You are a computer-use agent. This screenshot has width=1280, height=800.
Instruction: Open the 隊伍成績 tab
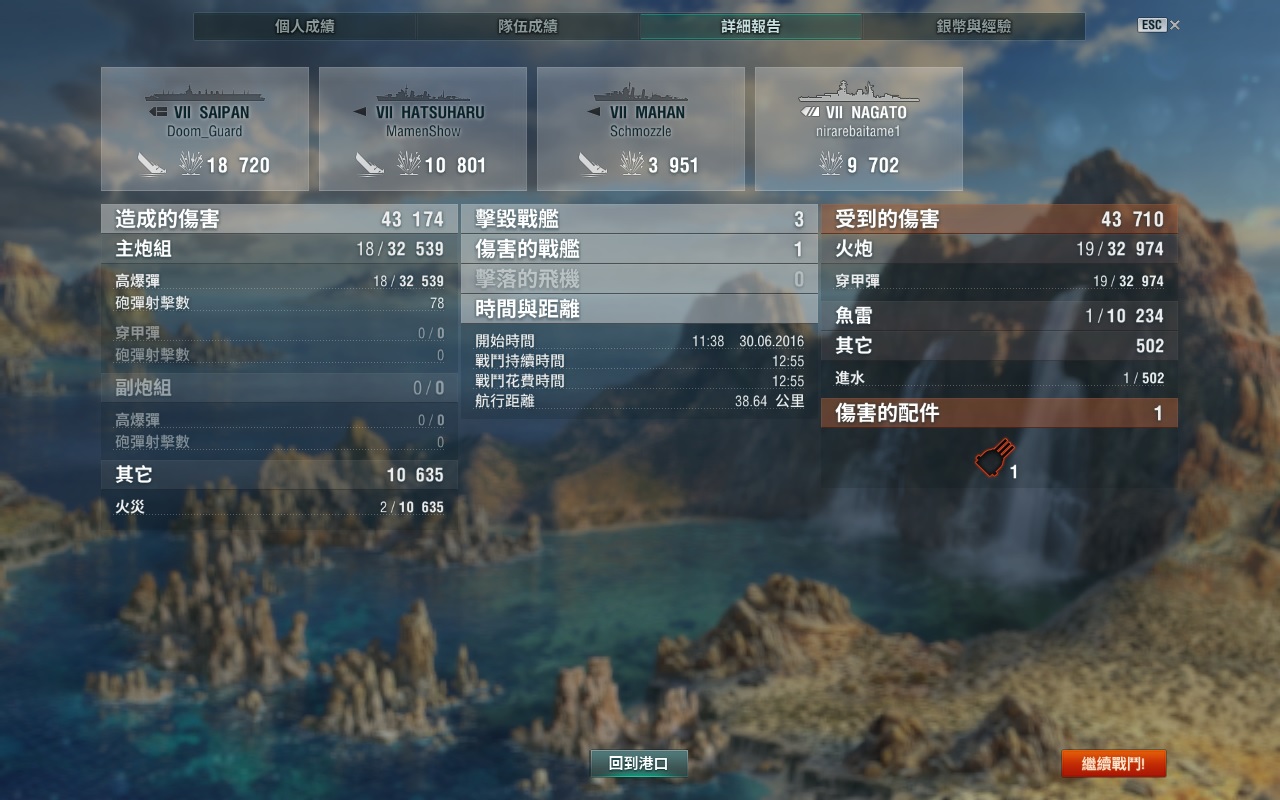click(x=528, y=27)
